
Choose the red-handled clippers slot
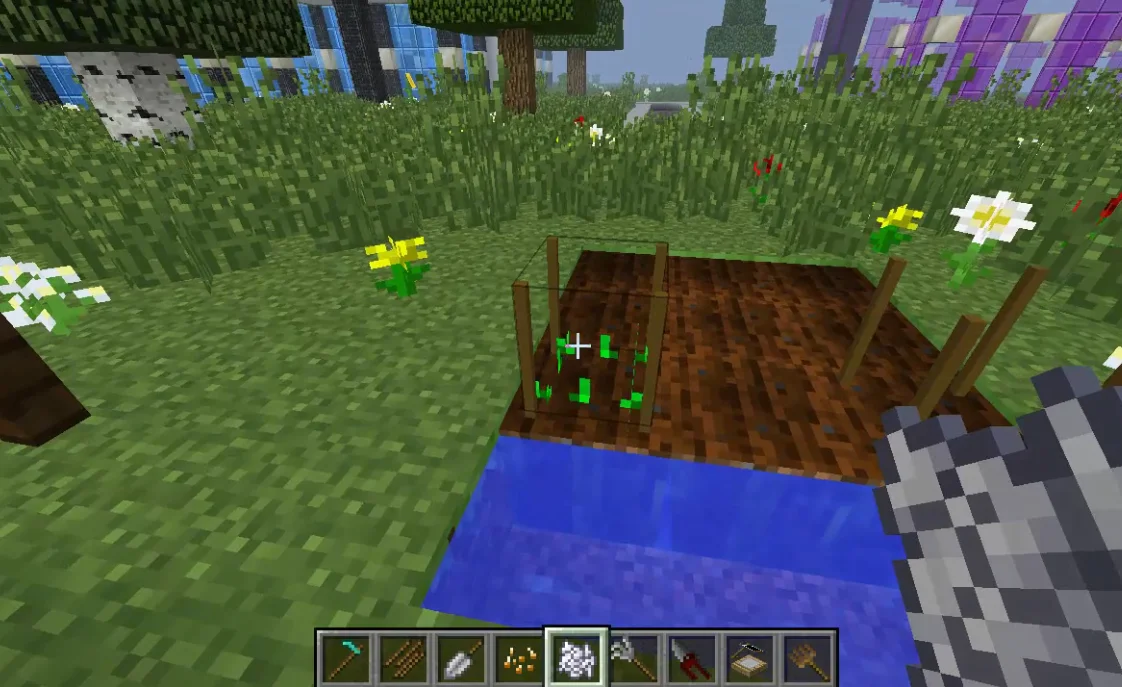692,659
